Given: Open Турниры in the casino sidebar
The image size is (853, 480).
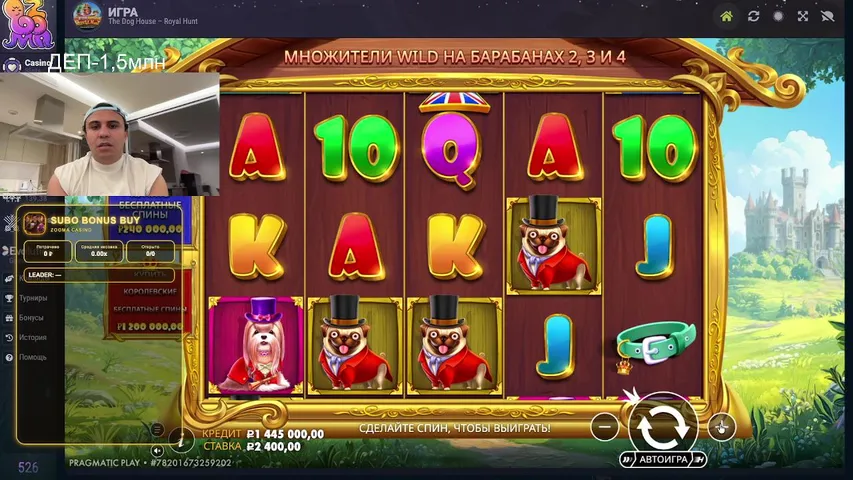Looking at the screenshot, I should (x=34, y=298).
